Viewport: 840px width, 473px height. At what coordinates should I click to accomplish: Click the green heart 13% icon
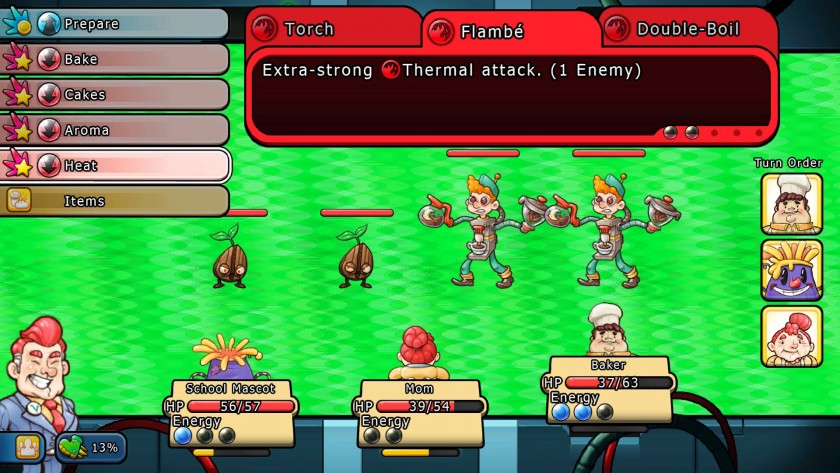pyautogui.click(x=72, y=447)
